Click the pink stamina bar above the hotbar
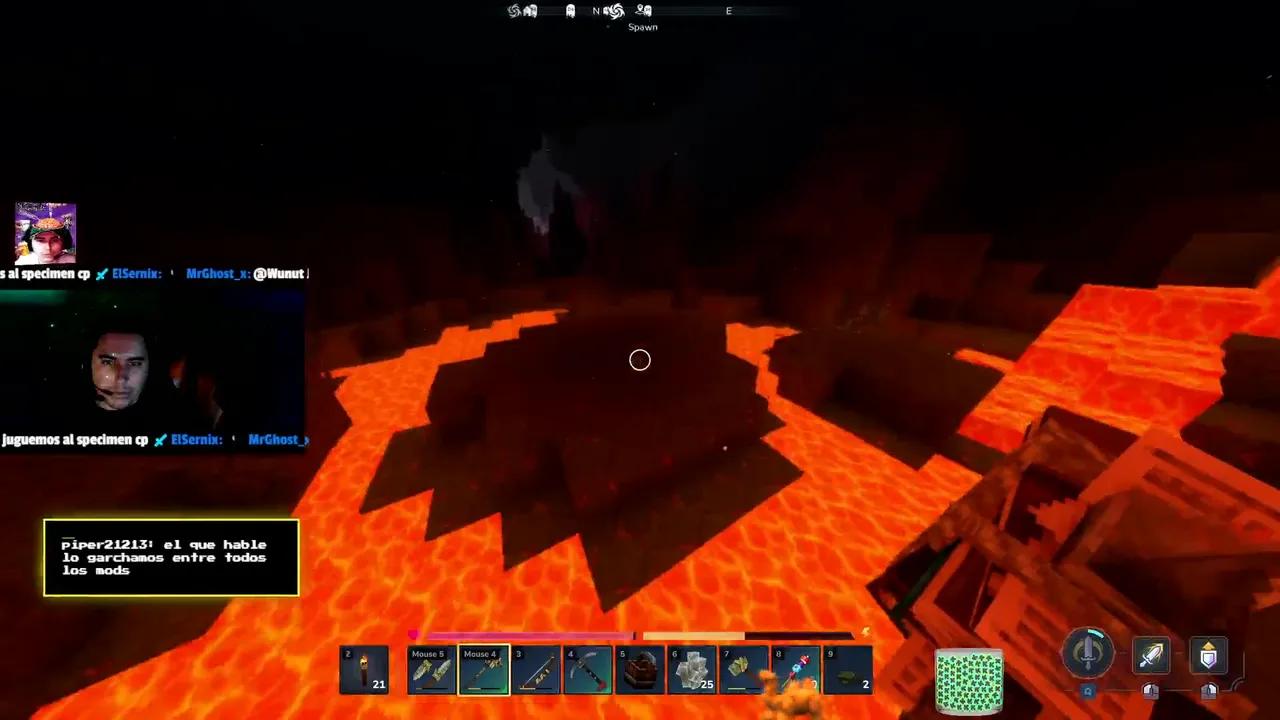Screen dimensions: 1280x720 pyautogui.click(x=530, y=634)
